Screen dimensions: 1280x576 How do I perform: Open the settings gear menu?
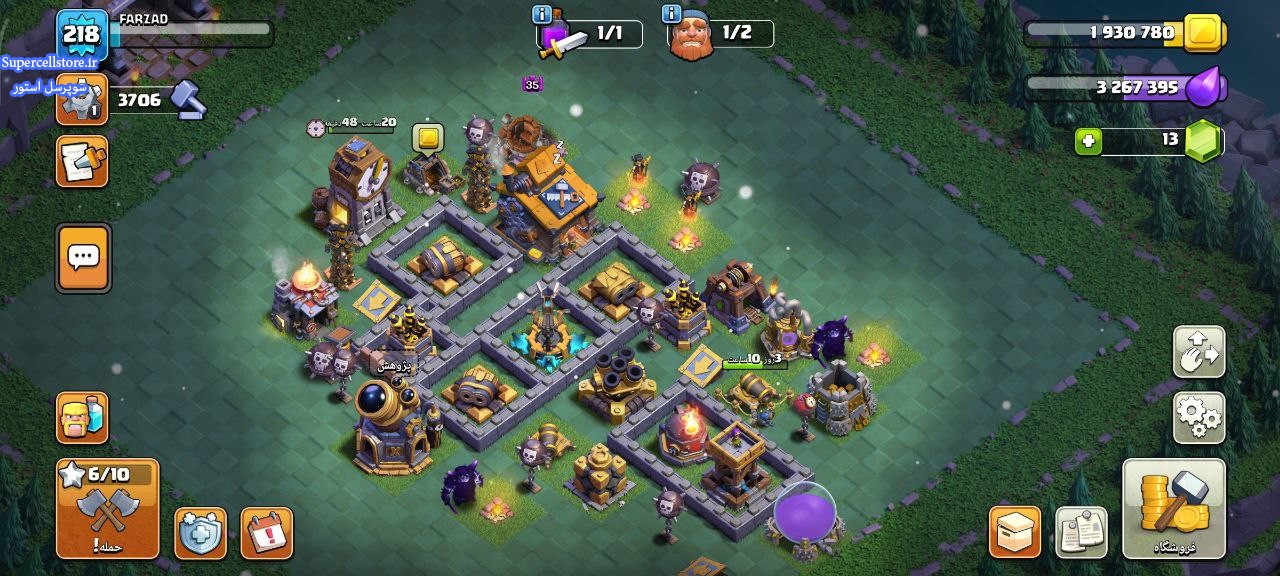pos(1198,417)
